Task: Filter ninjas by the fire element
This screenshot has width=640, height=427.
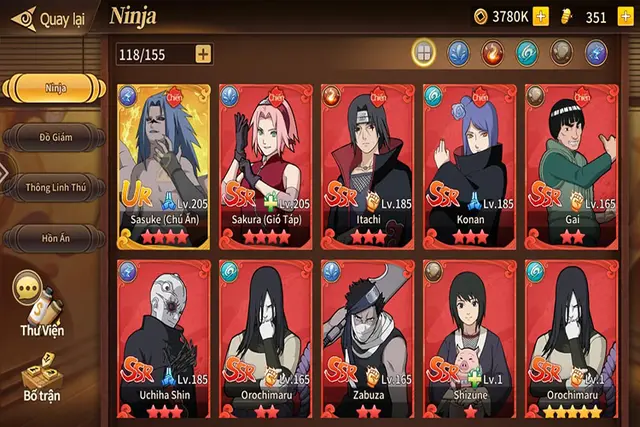Action: coord(493,53)
